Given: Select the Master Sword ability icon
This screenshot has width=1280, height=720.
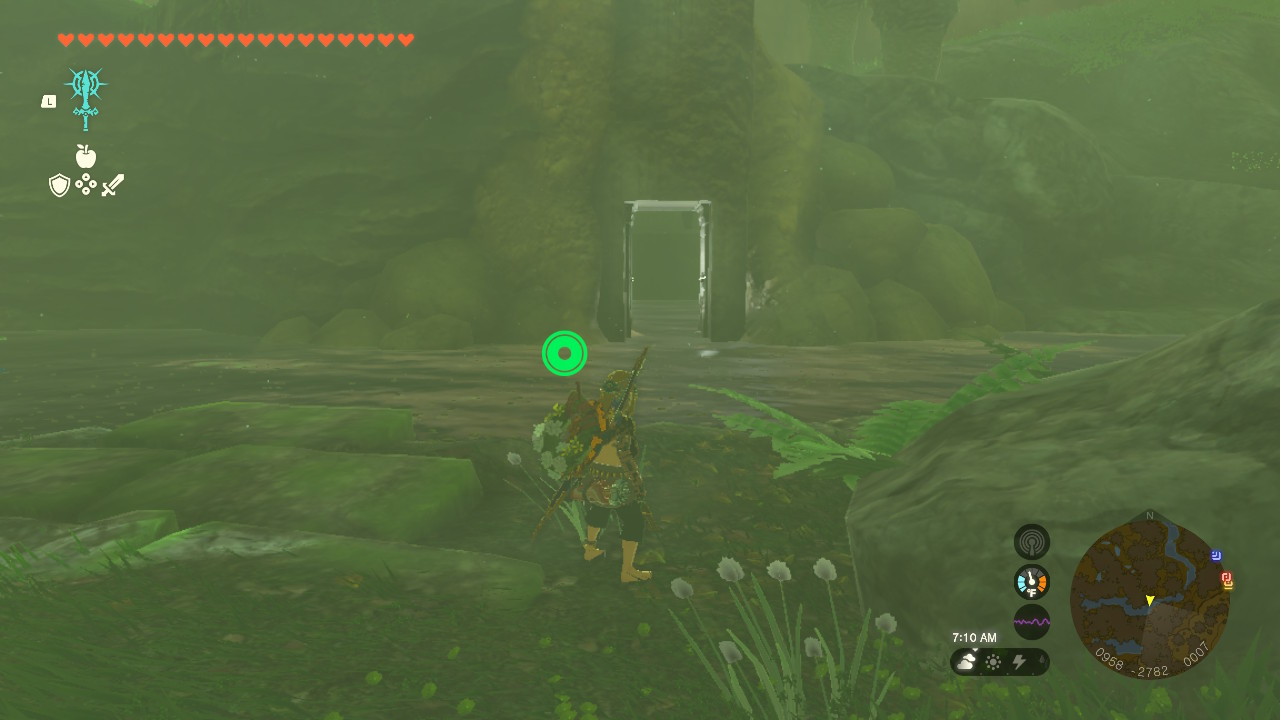Looking at the screenshot, I should point(85,97).
